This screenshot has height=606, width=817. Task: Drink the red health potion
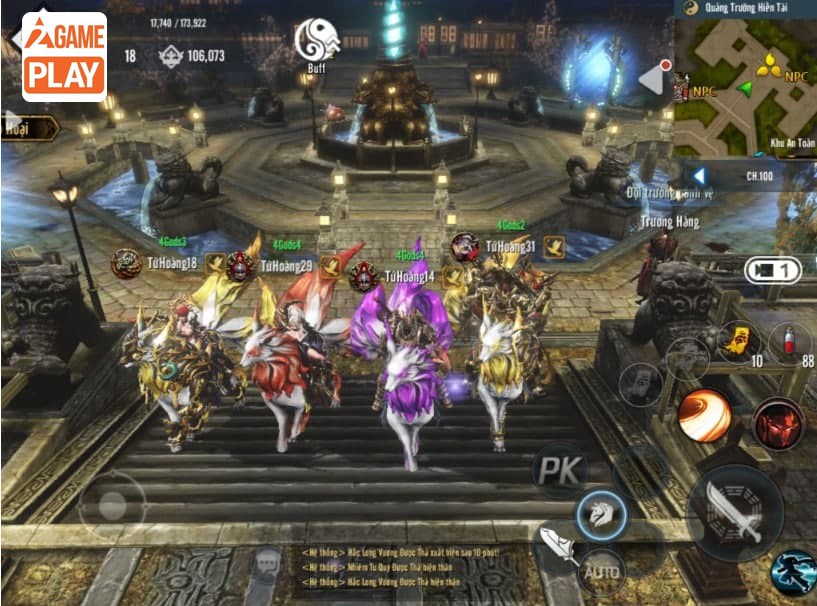point(790,340)
